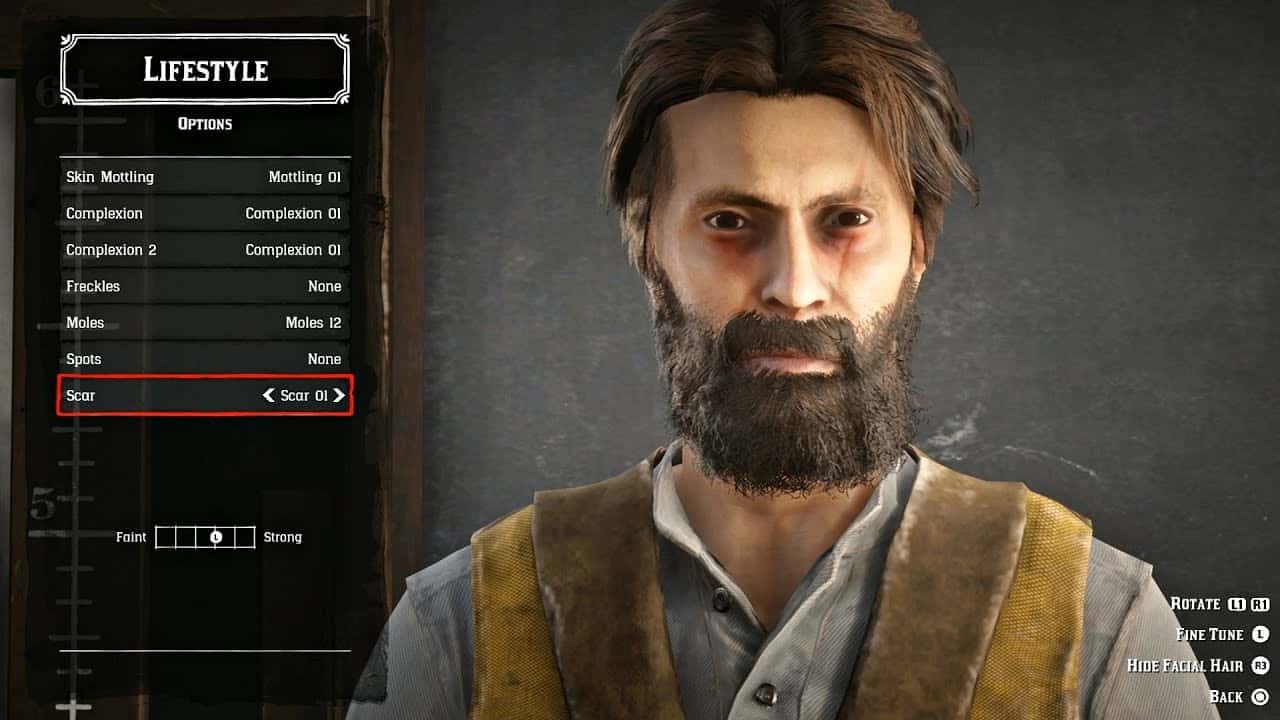
Task: Select the Complexion 2 option row
Action: 204,249
